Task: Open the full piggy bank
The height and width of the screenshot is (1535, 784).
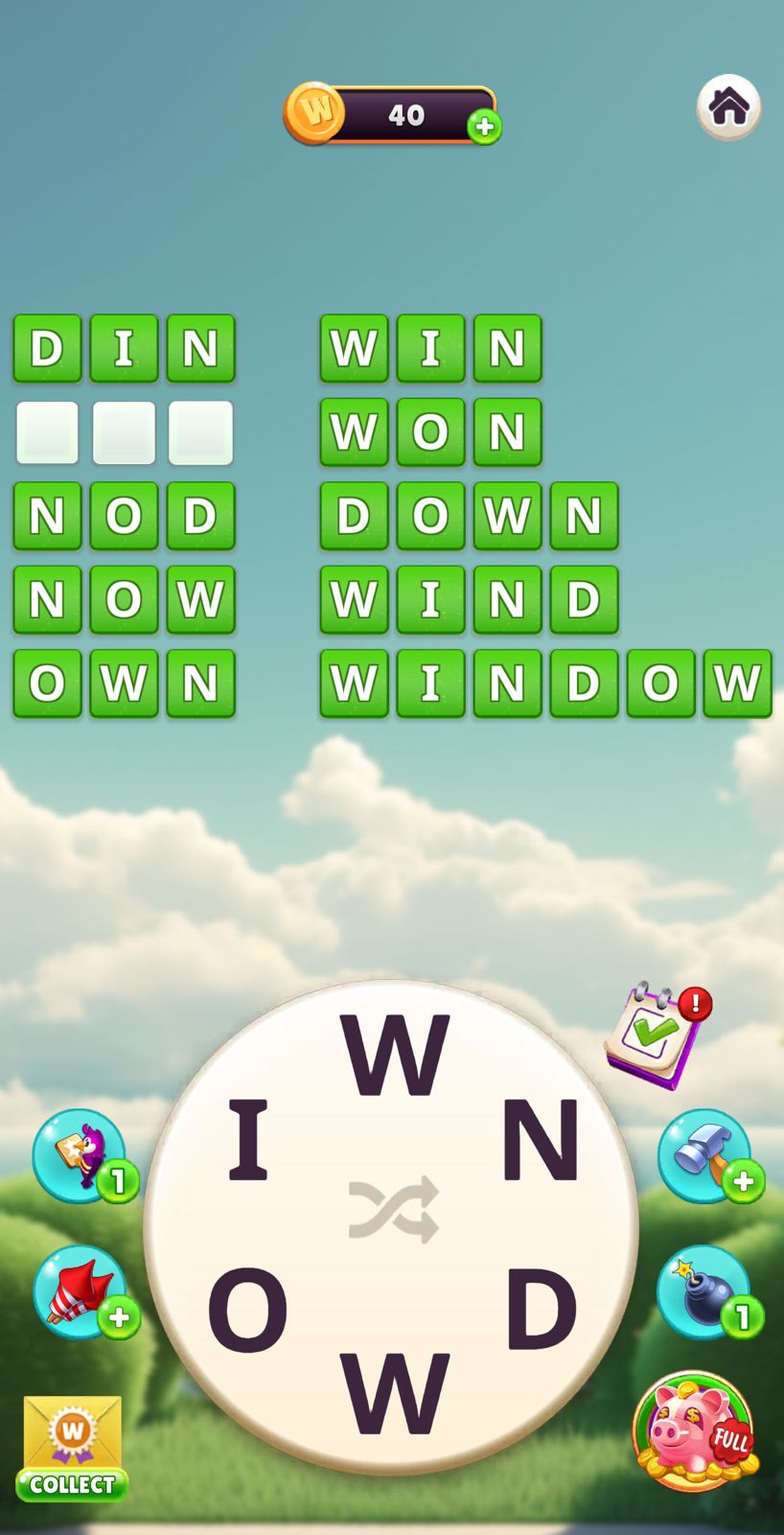Action: (x=693, y=1431)
